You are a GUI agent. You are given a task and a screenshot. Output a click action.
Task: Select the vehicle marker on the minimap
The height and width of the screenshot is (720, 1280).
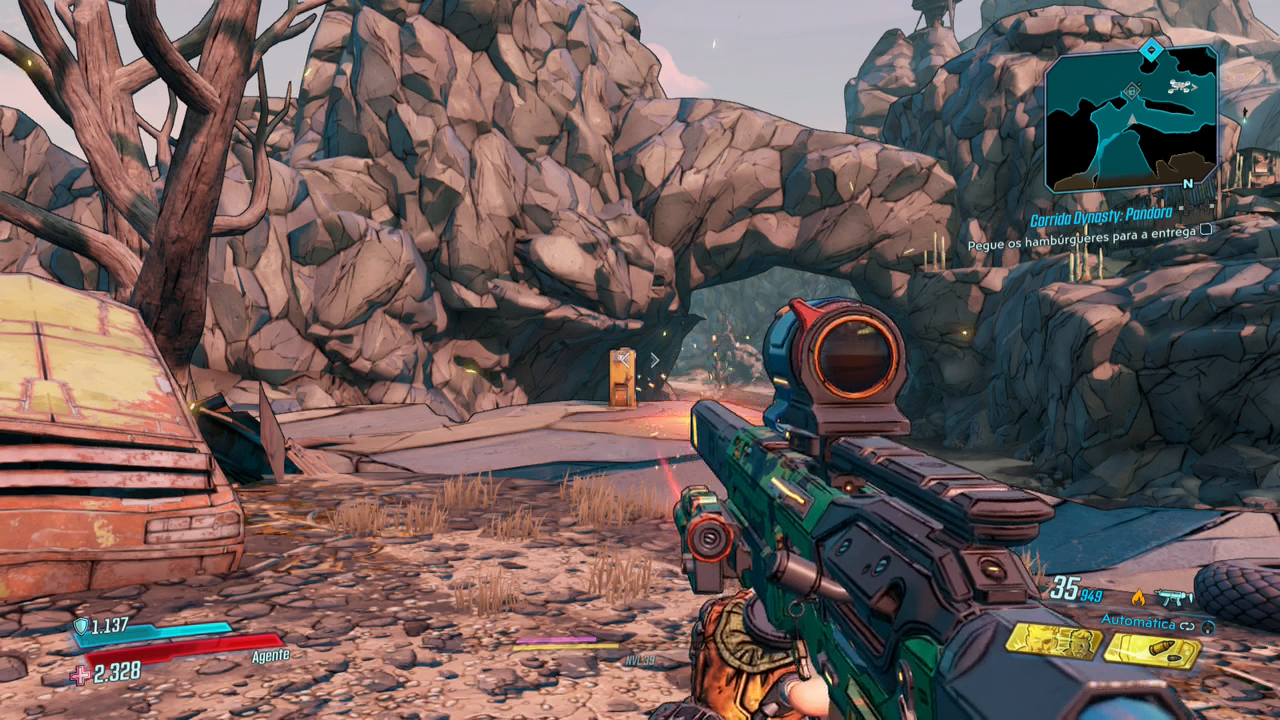(1181, 88)
